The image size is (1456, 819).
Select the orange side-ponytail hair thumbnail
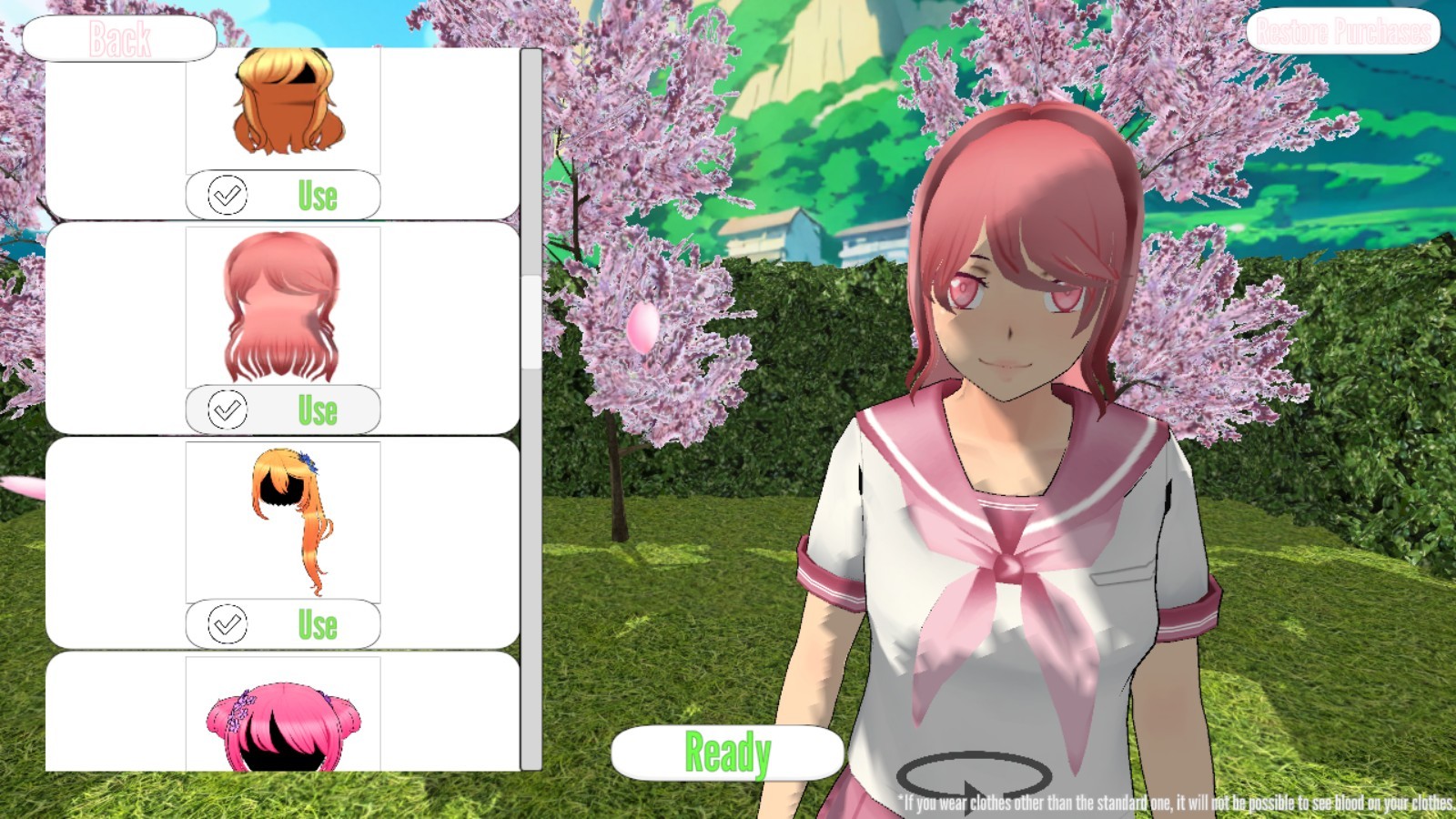tap(283, 521)
